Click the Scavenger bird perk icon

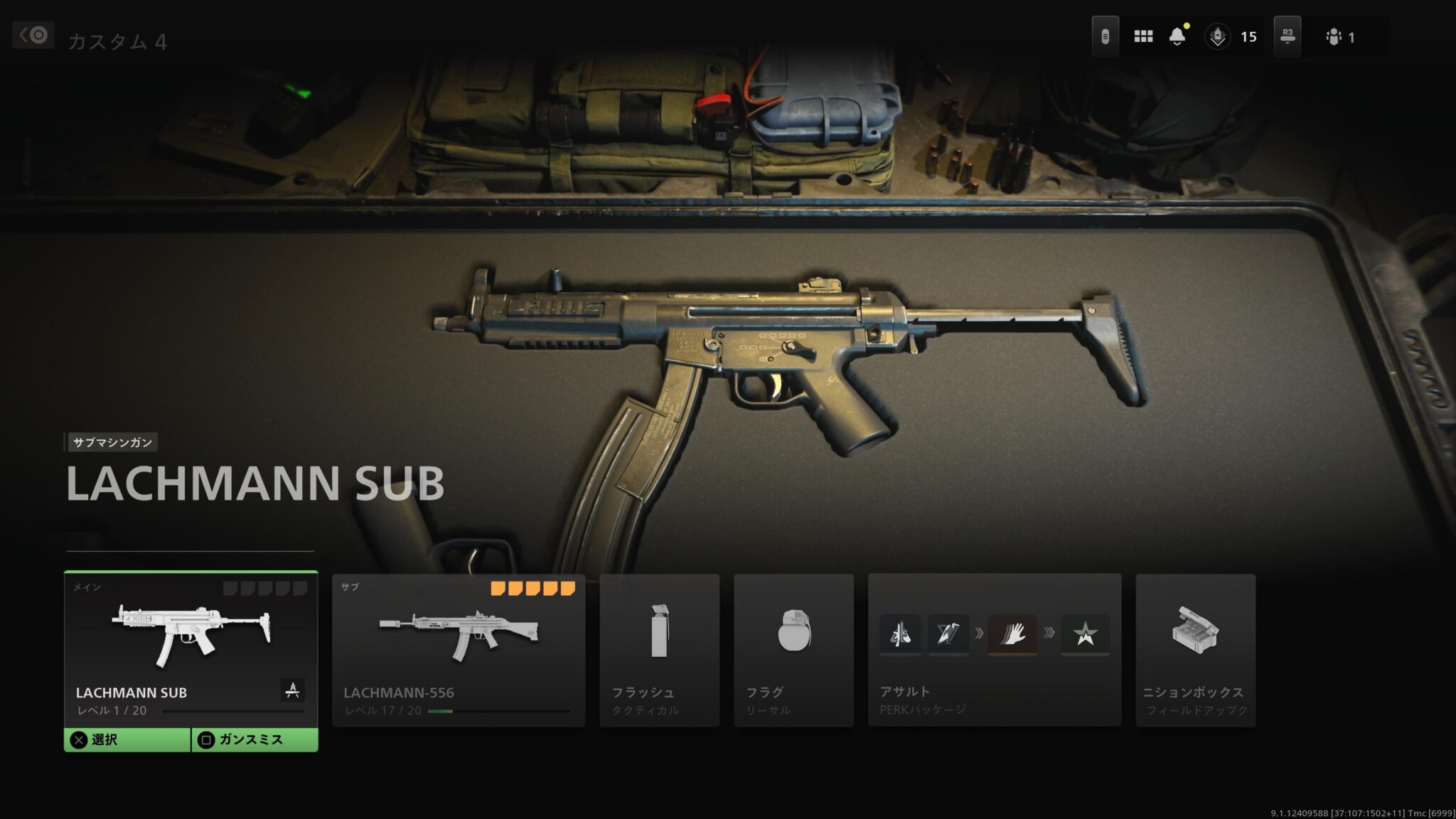coord(950,635)
